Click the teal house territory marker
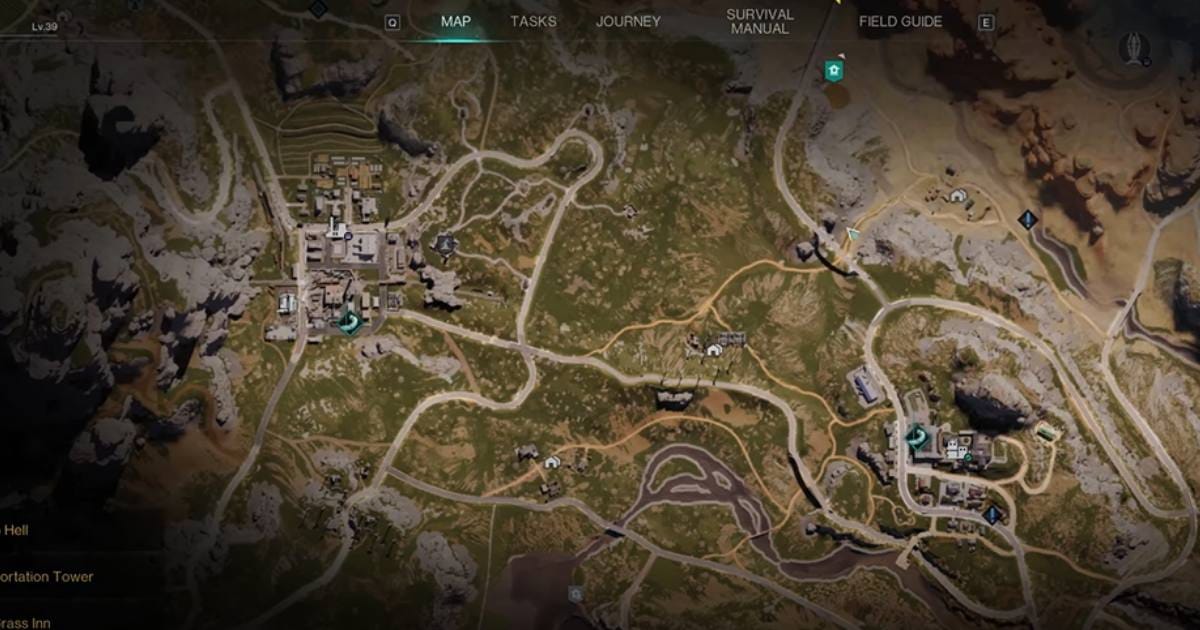1200x630 pixels. point(832,70)
